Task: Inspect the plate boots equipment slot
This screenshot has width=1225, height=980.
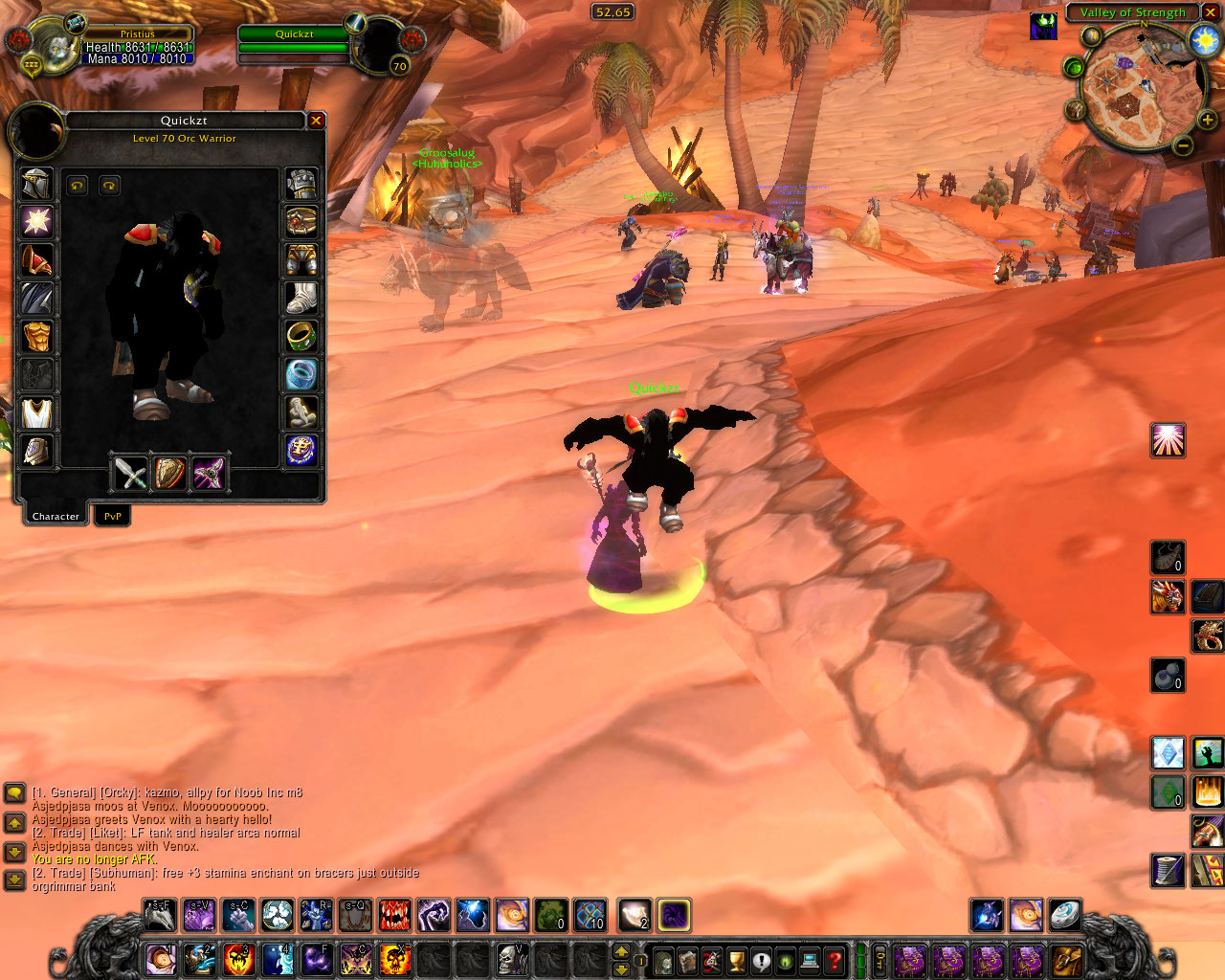Action: point(301,298)
